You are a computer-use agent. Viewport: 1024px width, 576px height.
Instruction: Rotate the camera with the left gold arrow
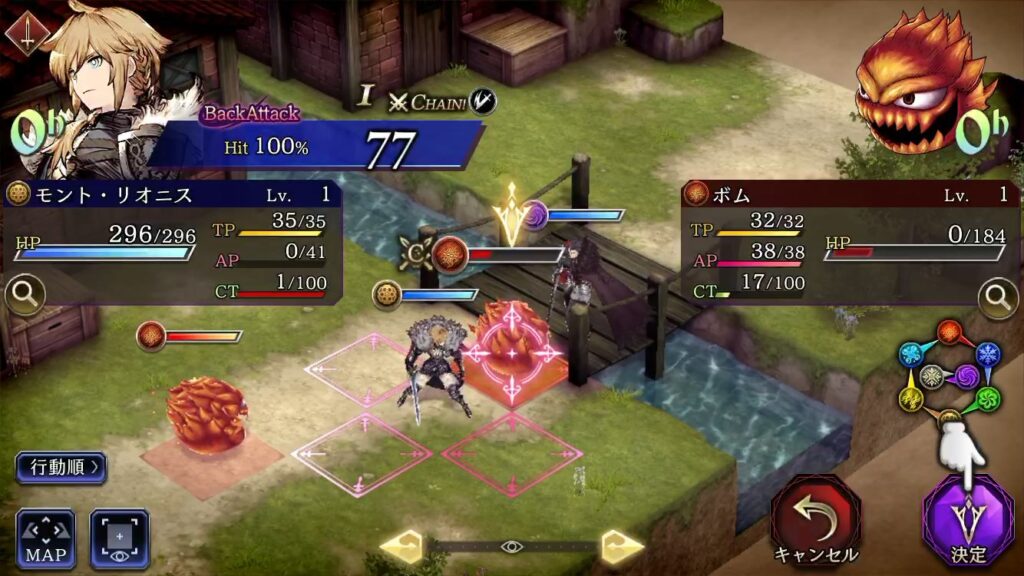[402, 546]
